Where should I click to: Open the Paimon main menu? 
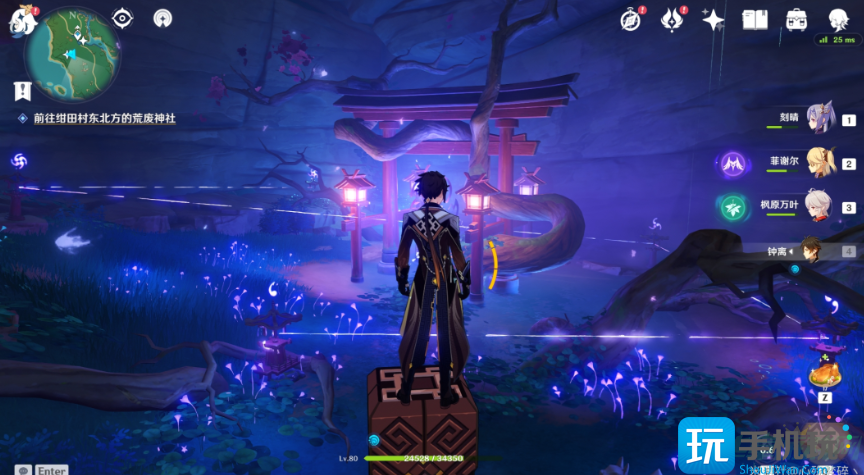pos(20,22)
